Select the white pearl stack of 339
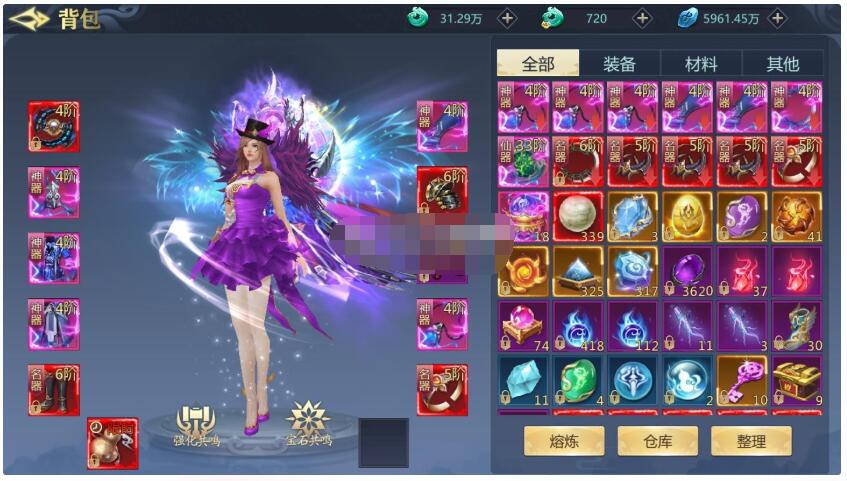 [x=578, y=216]
